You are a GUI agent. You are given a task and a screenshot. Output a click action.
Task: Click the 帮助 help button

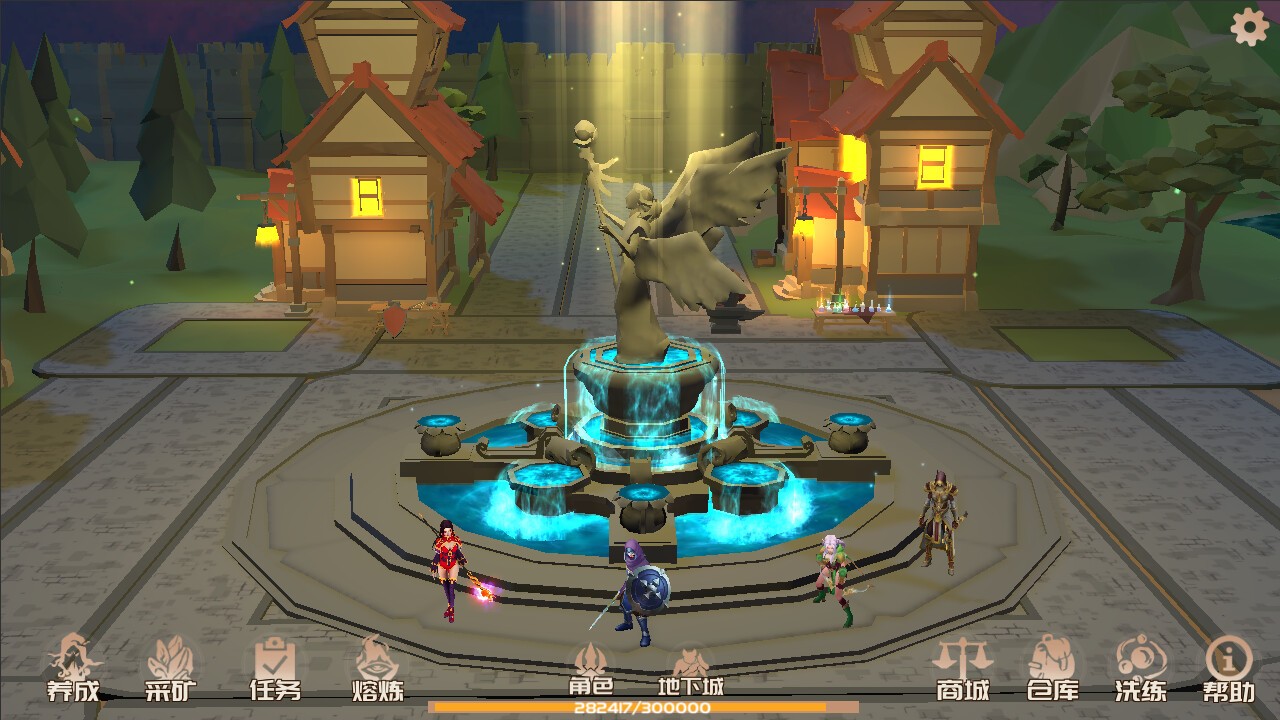1229,668
